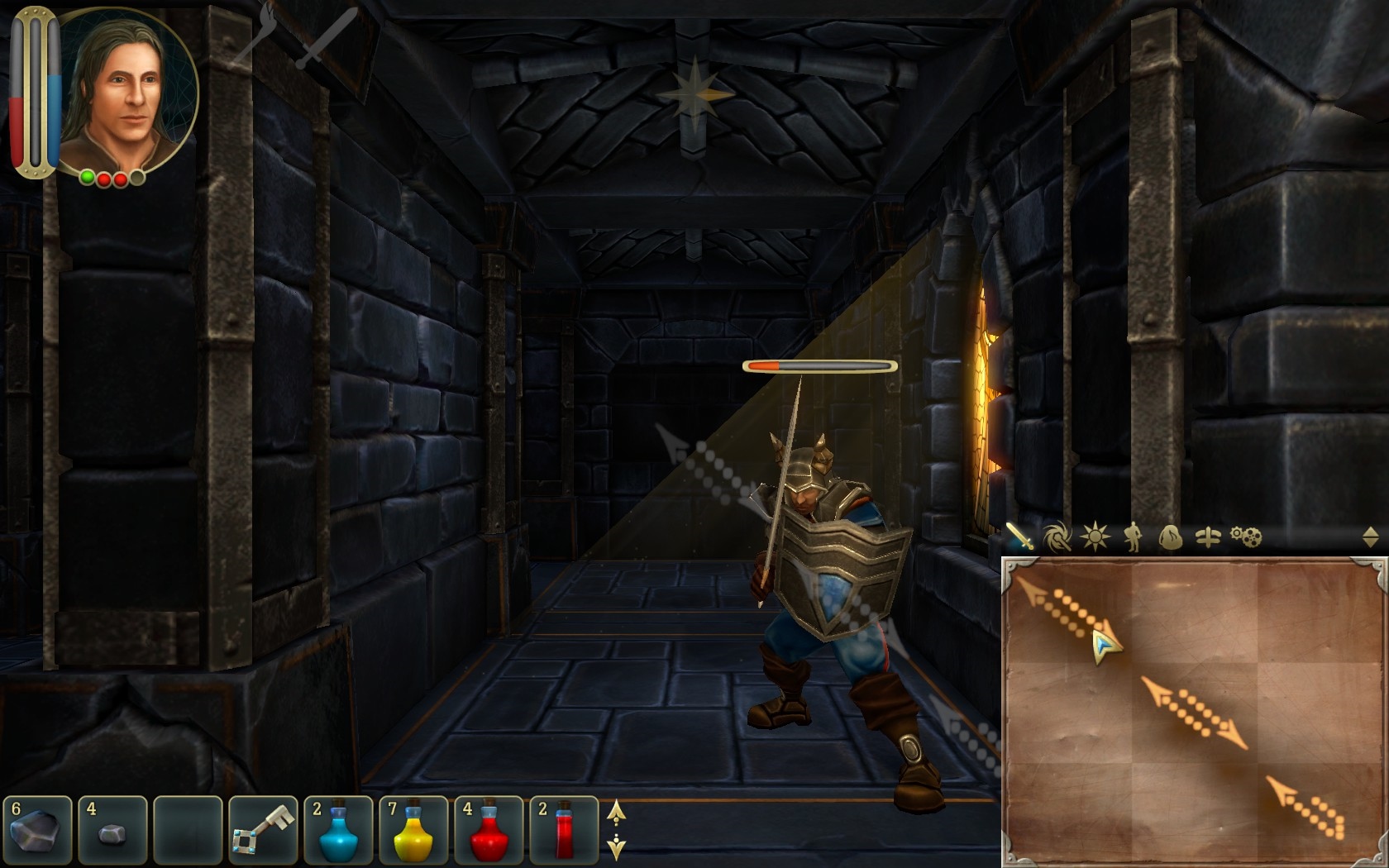This screenshot has height=868, width=1389.
Task: Select the rock-shaped rest icon
Action: [1171, 538]
